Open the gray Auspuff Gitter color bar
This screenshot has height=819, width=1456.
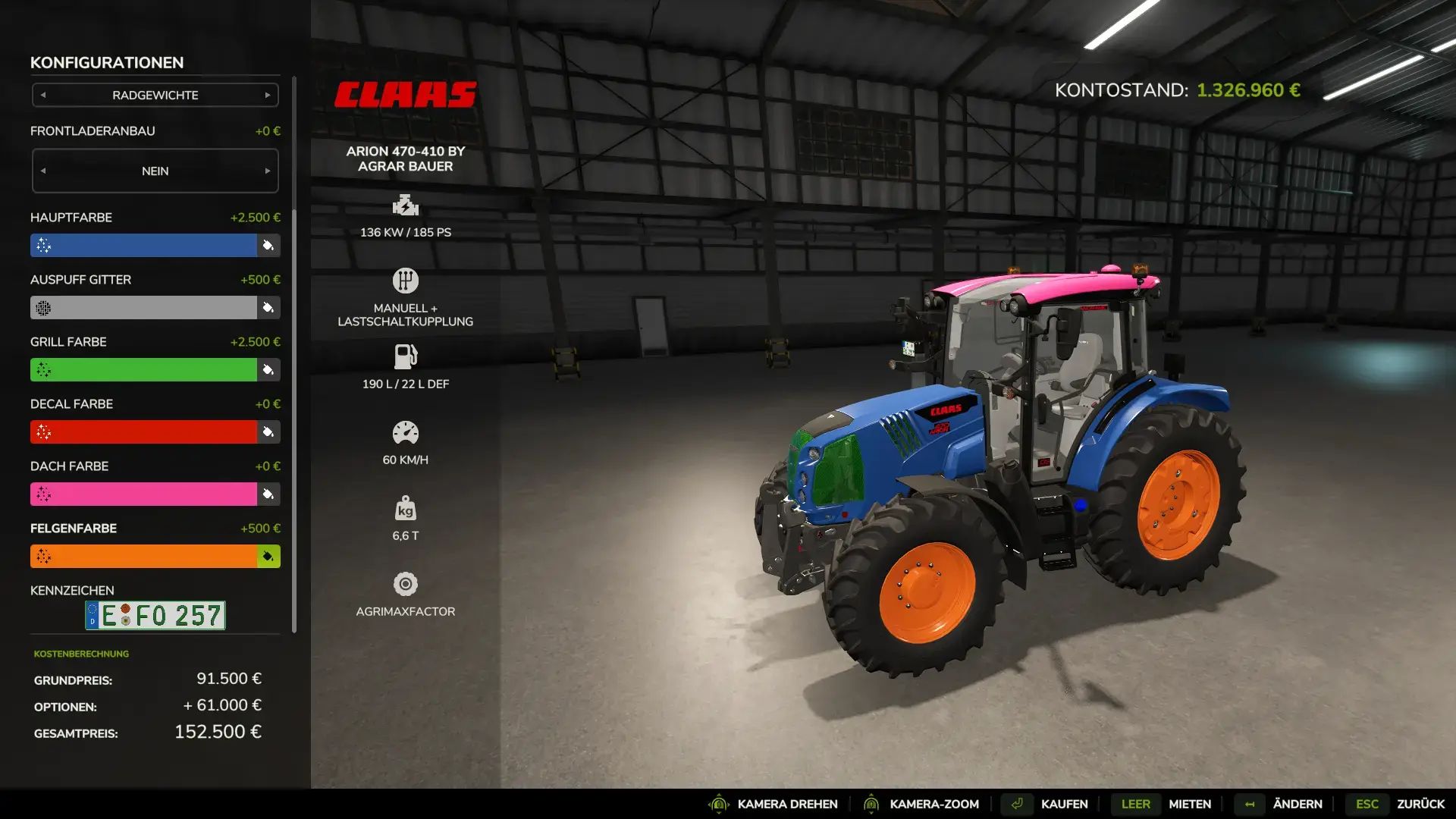click(x=144, y=308)
